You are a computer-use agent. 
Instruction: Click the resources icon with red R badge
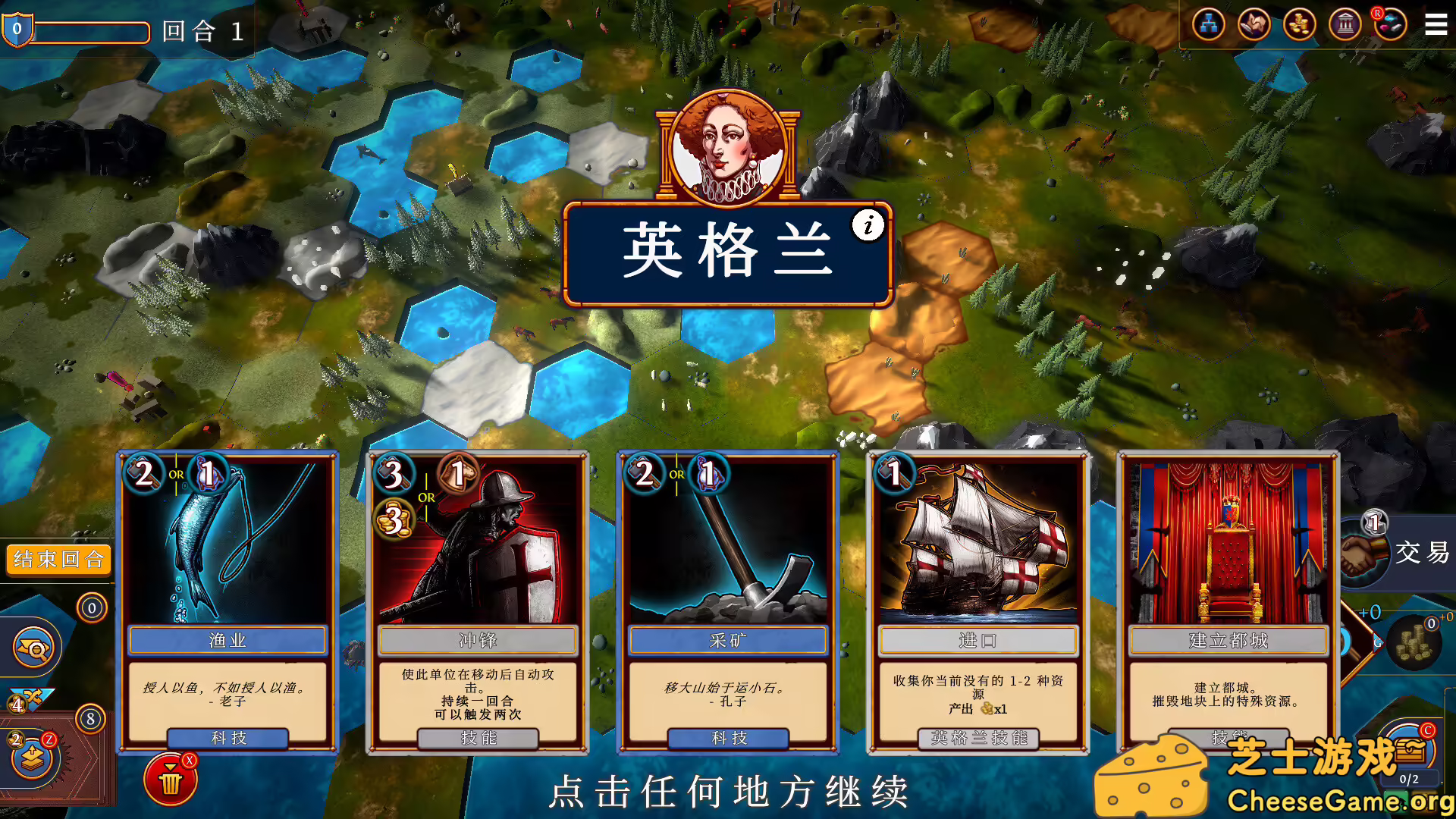tap(1389, 24)
